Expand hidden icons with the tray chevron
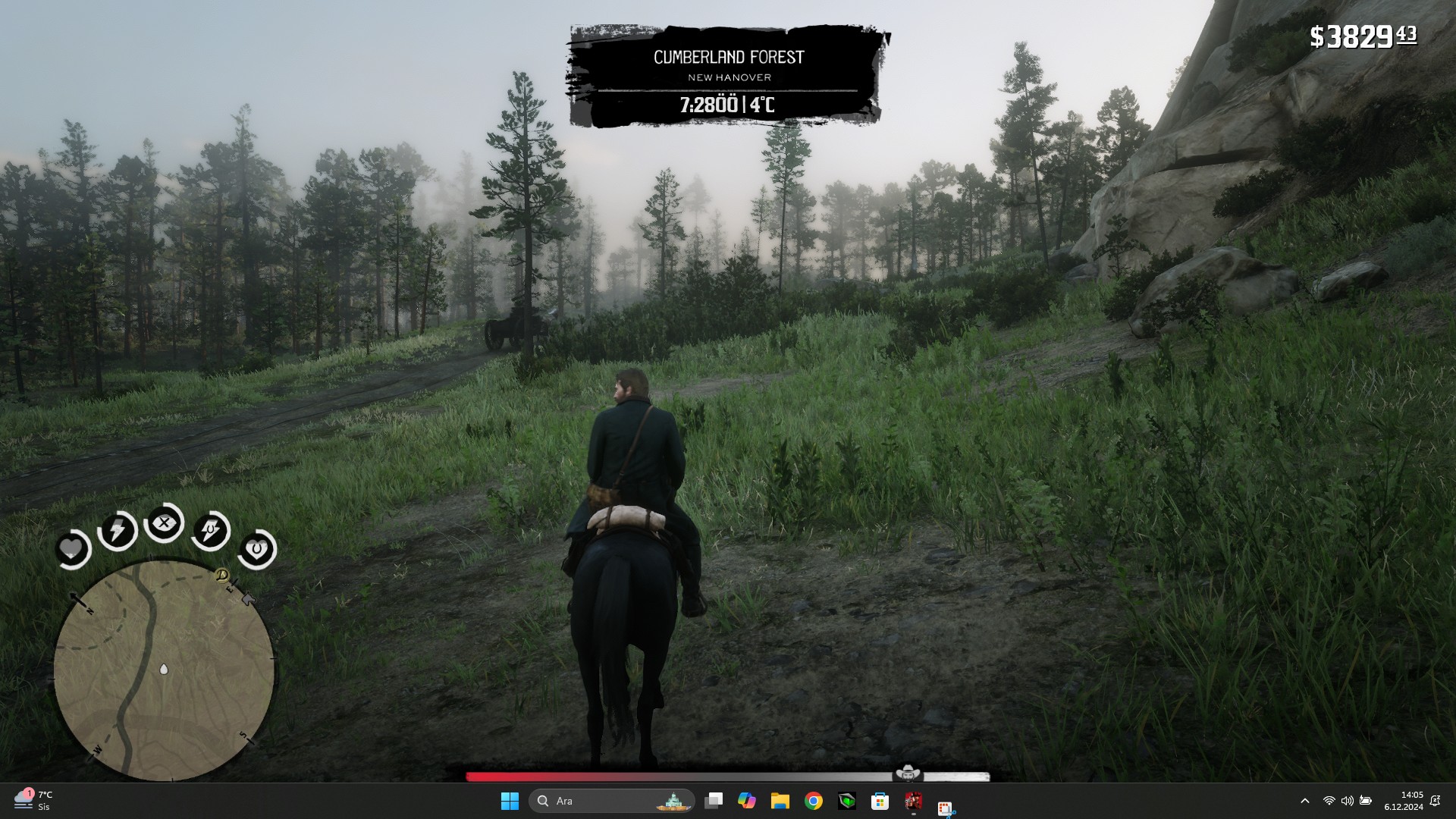Viewport: 1456px width, 819px height. 1307,801
